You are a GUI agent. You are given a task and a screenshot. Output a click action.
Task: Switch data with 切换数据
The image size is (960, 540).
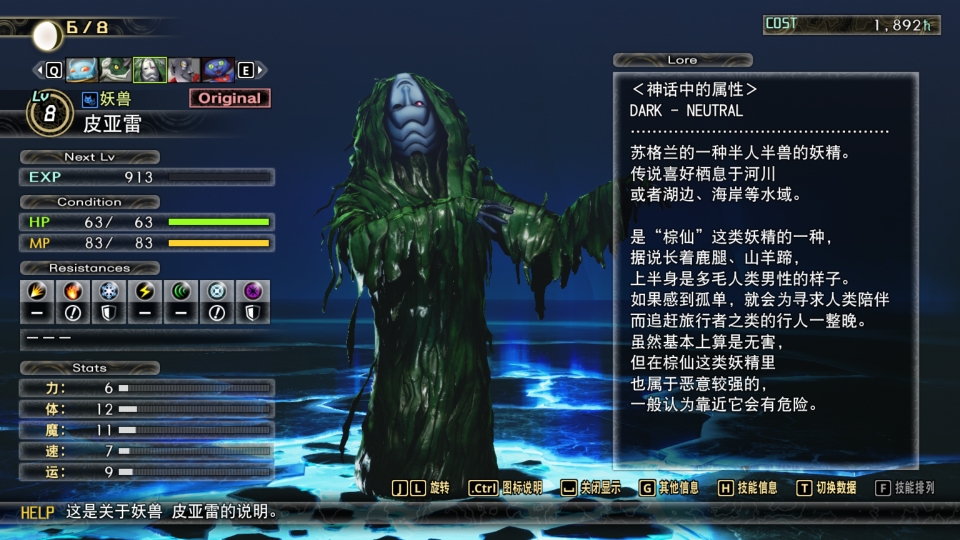tap(826, 488)
